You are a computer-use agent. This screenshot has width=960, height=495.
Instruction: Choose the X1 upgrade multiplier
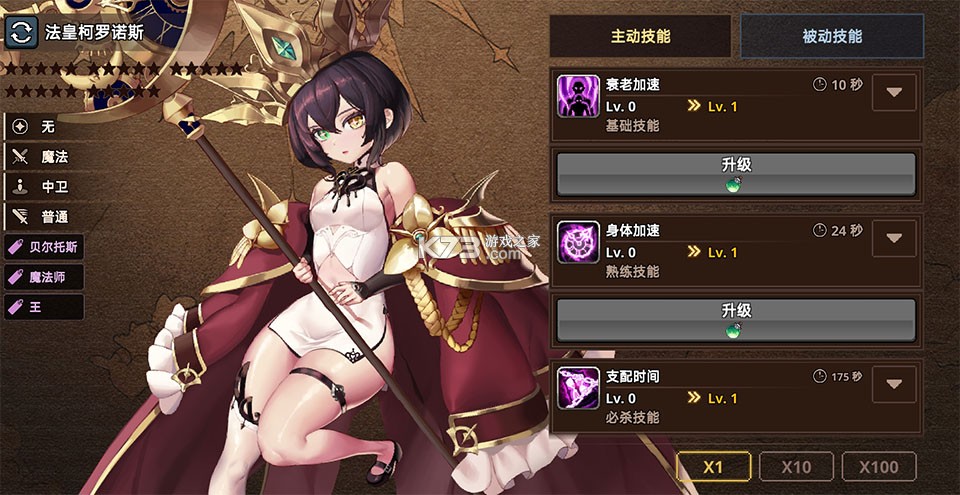coord(713,466)
